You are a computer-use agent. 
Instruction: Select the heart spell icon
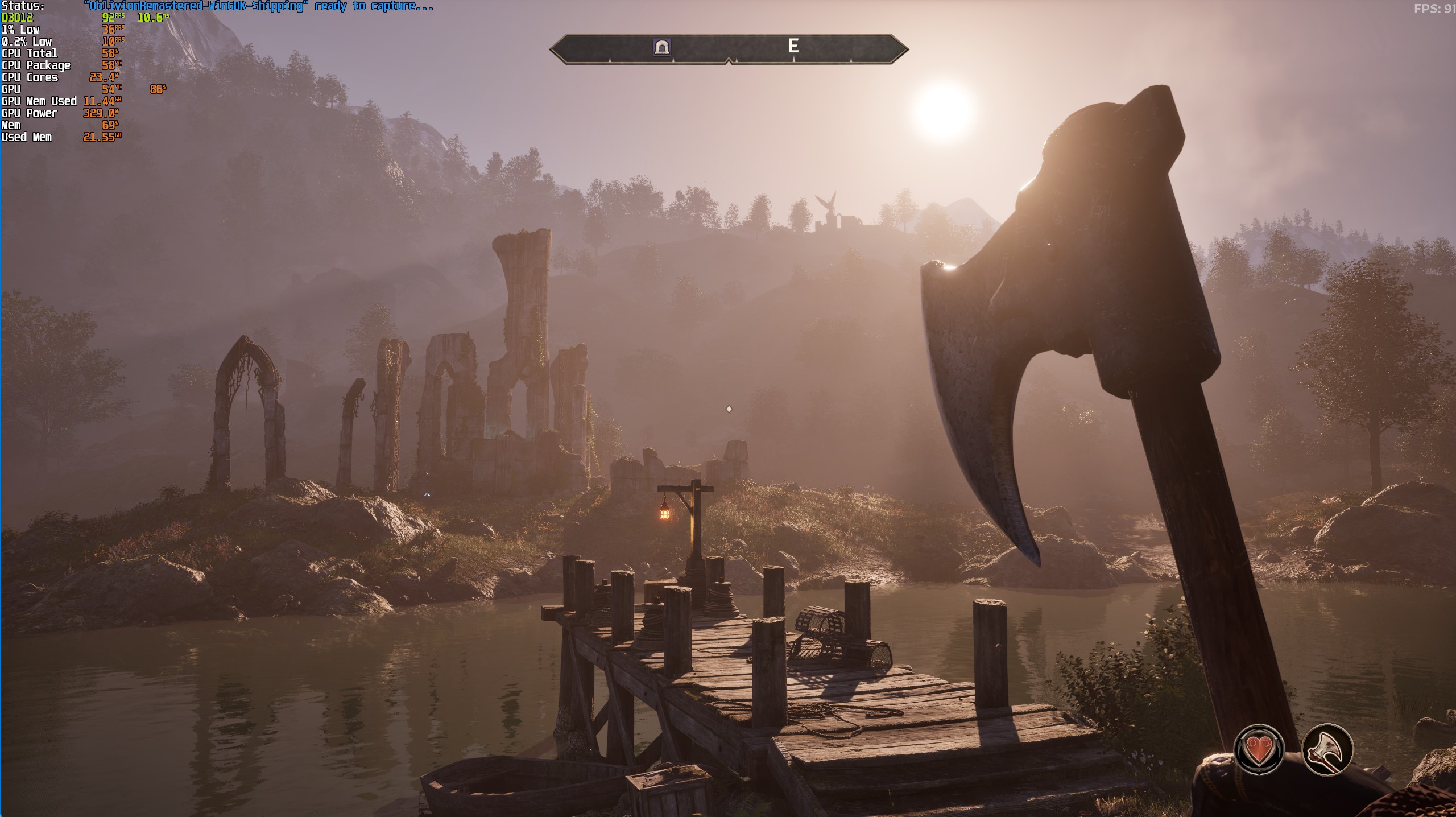click(1259, 749)
